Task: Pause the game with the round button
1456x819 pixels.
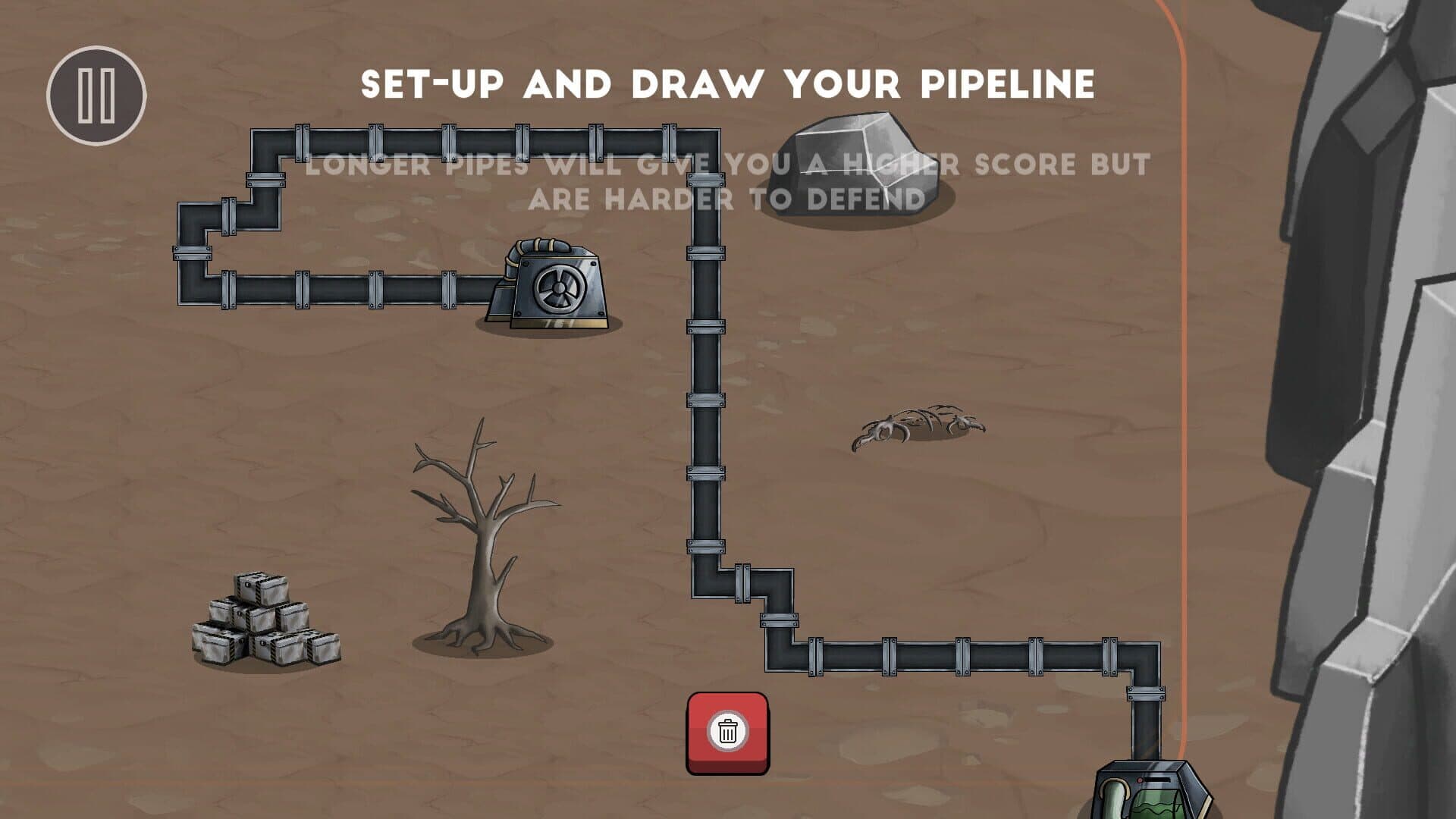Action: tap(96, 96)
